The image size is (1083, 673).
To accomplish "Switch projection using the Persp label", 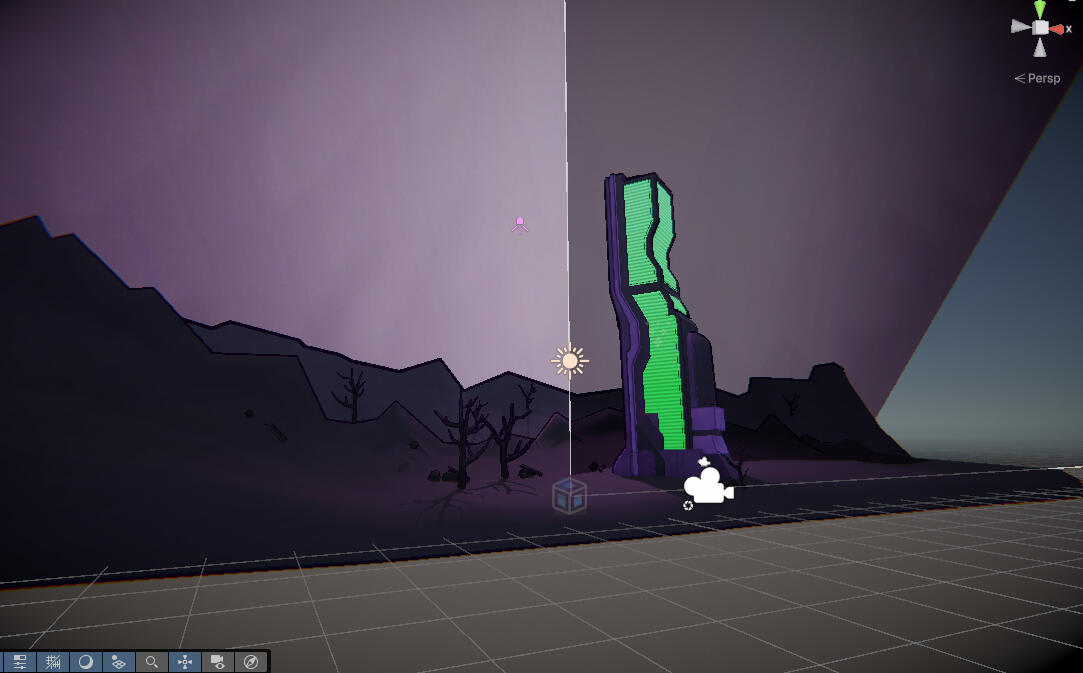I will pyautogui.click(x=1042, y=78).
